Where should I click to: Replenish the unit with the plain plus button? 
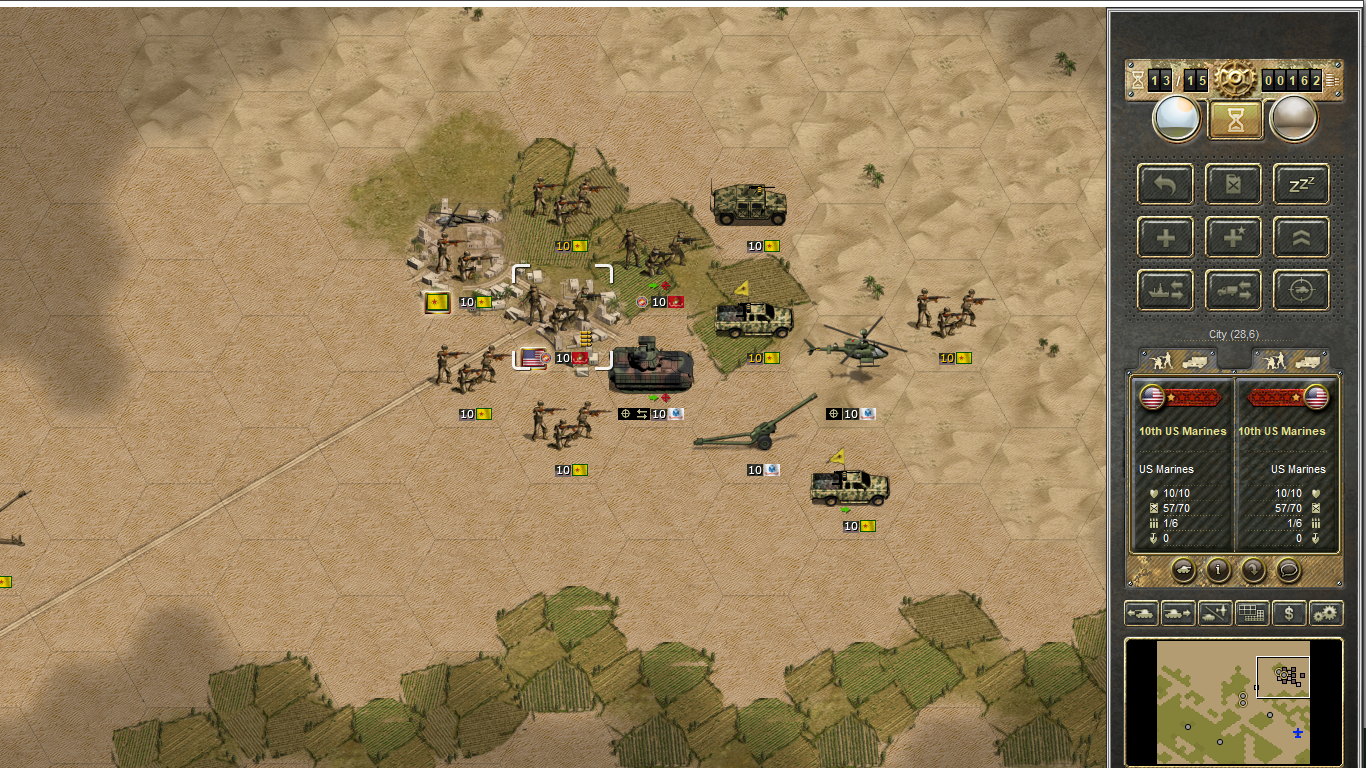click(1166, 237)
